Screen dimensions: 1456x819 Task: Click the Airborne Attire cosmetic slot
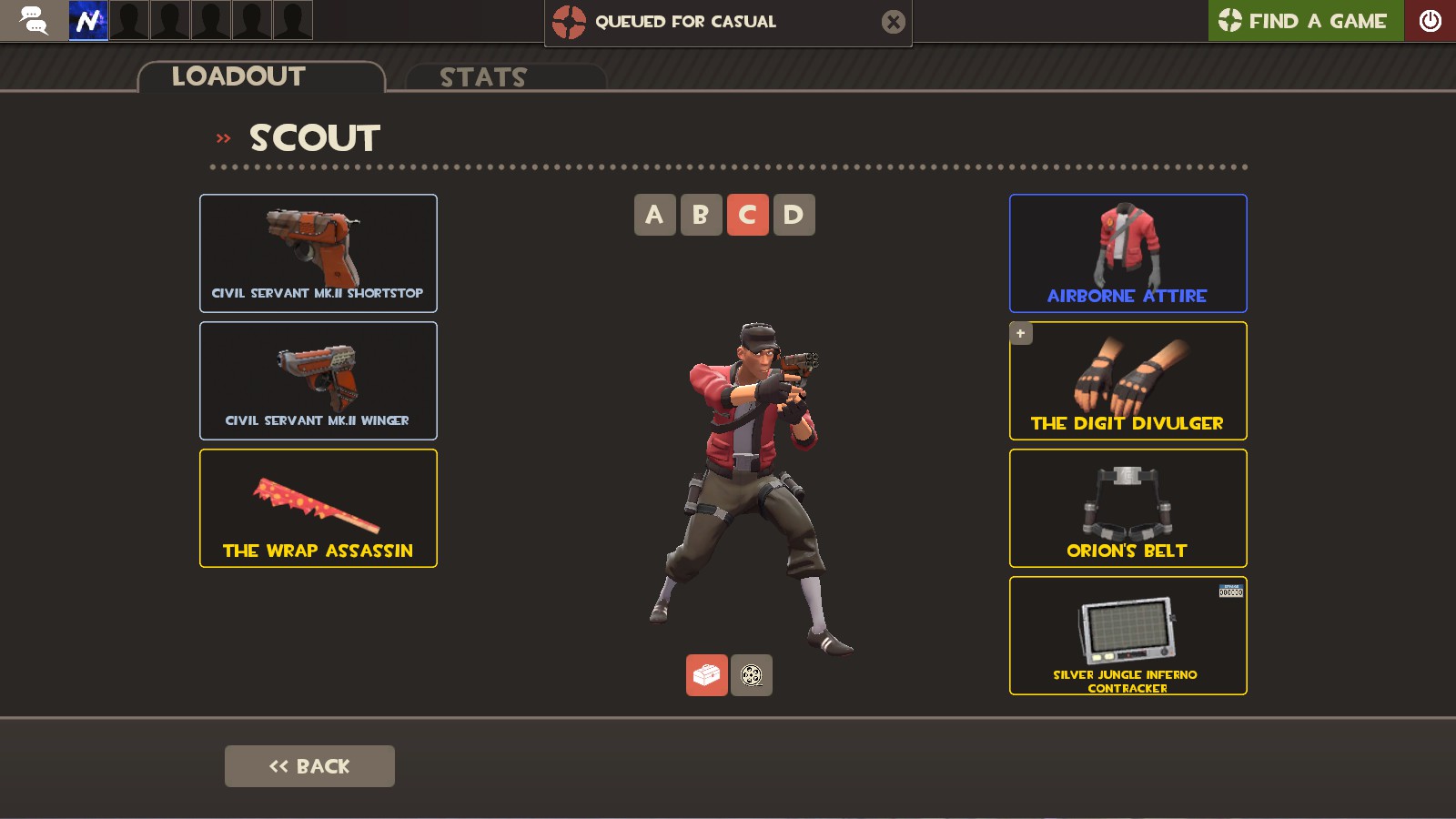1127,253
